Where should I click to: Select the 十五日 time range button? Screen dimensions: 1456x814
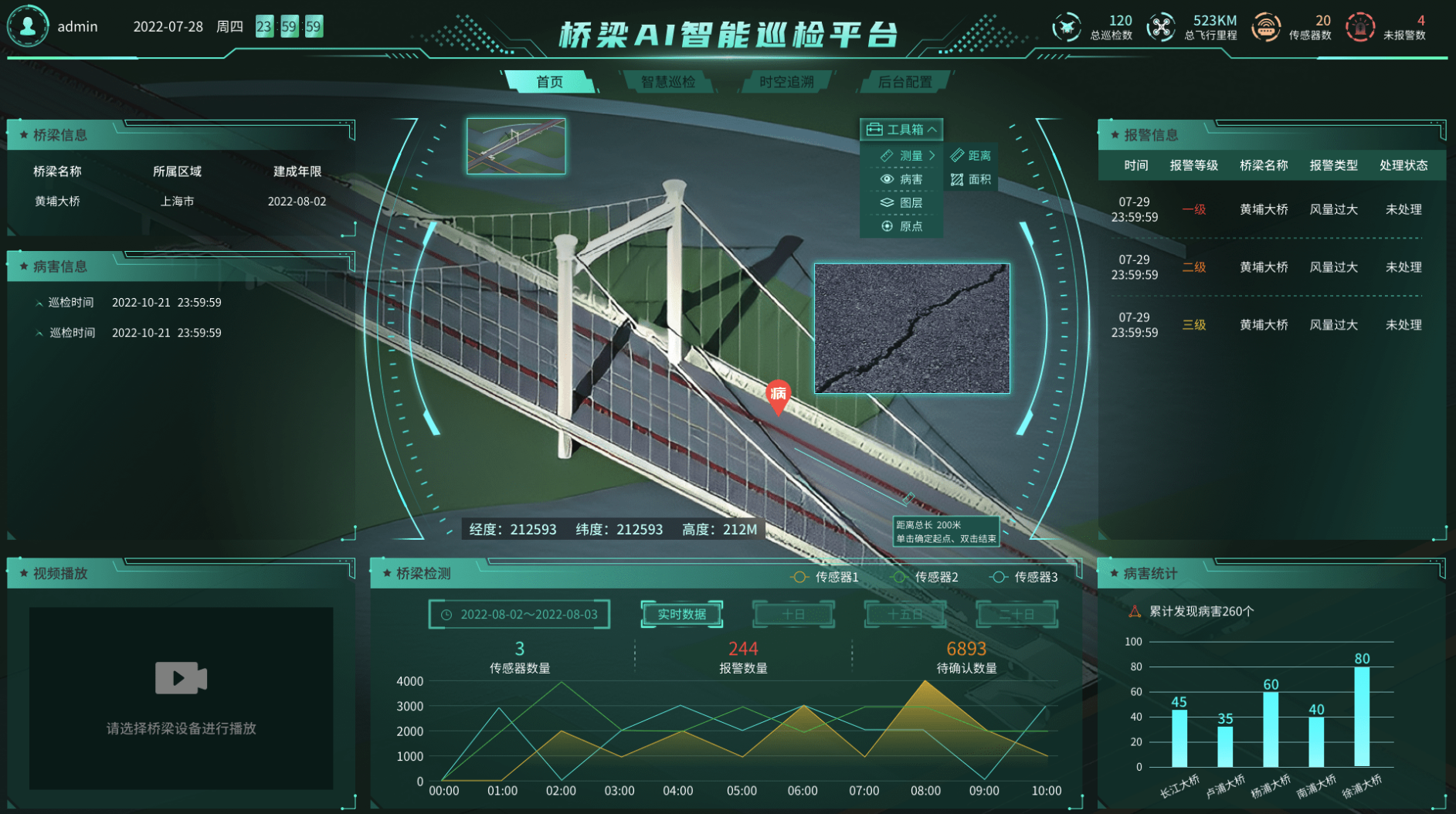pos(904,613)
